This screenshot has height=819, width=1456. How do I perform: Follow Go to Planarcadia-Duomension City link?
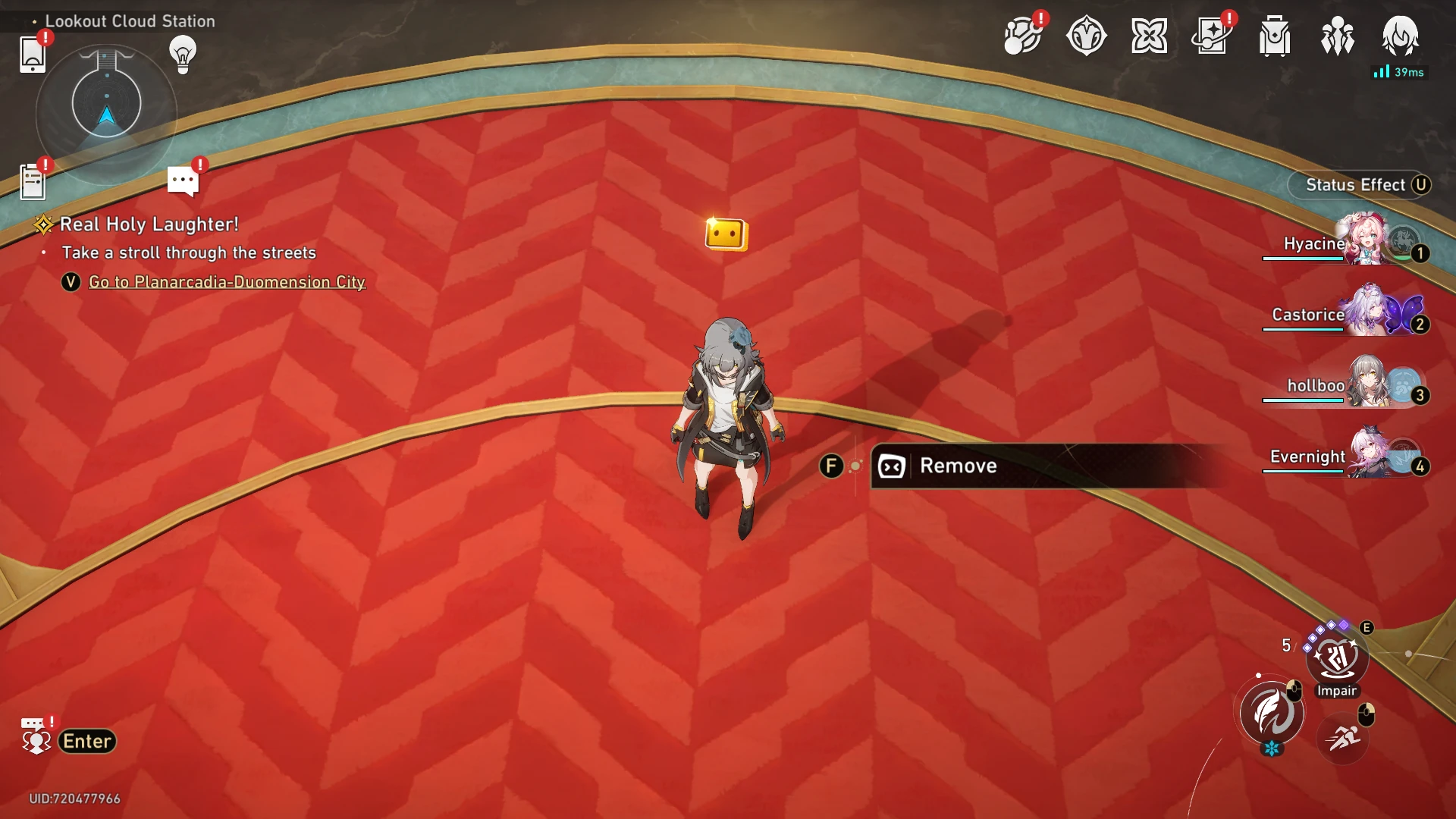tap(227, 282)
